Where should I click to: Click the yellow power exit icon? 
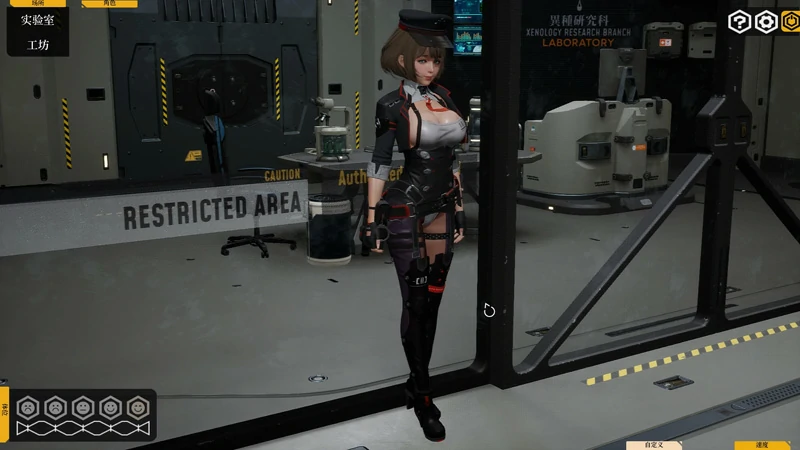pyautogui.click(x=791, y=22)
